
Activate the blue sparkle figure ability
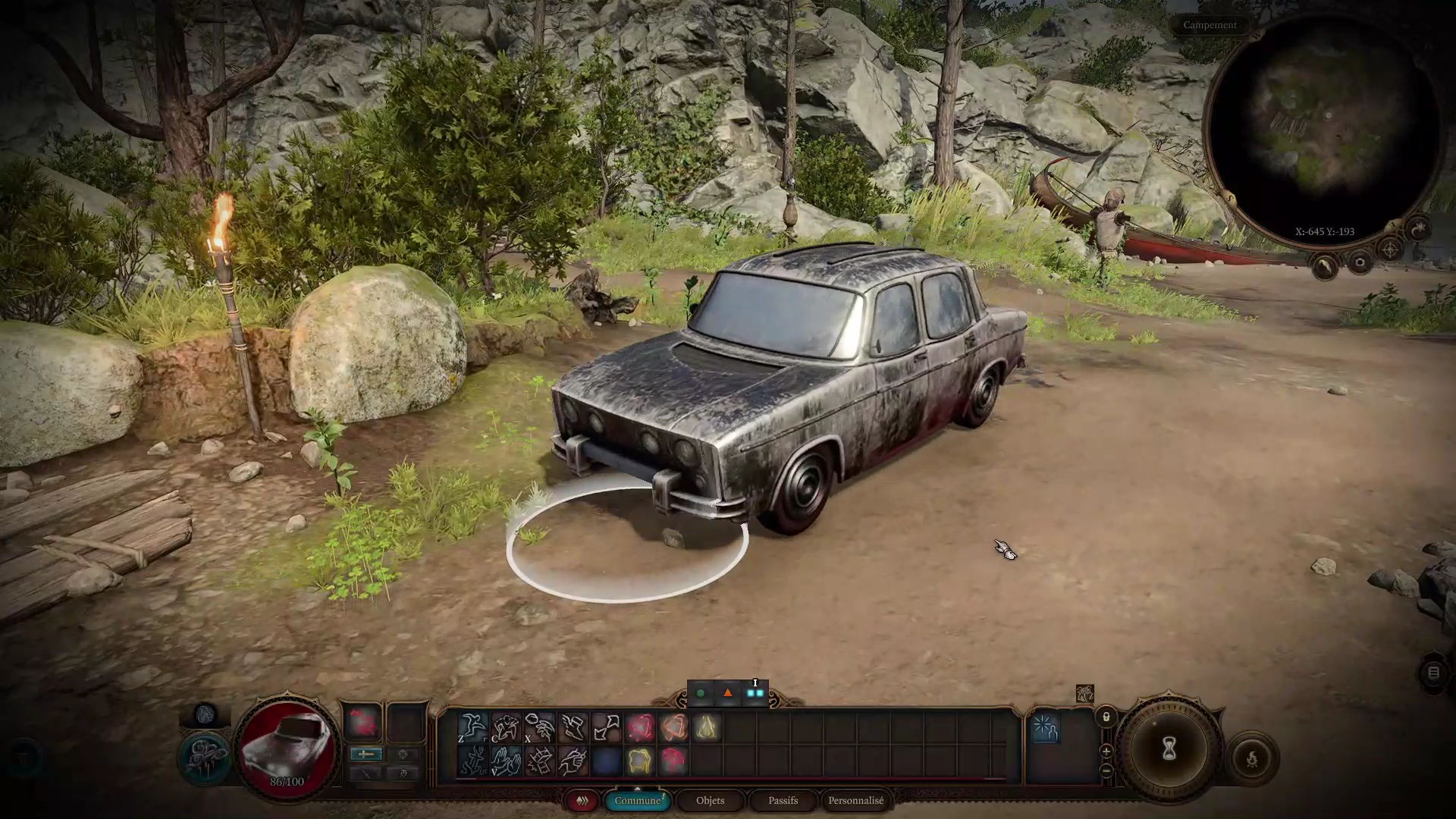(1045, 728)
